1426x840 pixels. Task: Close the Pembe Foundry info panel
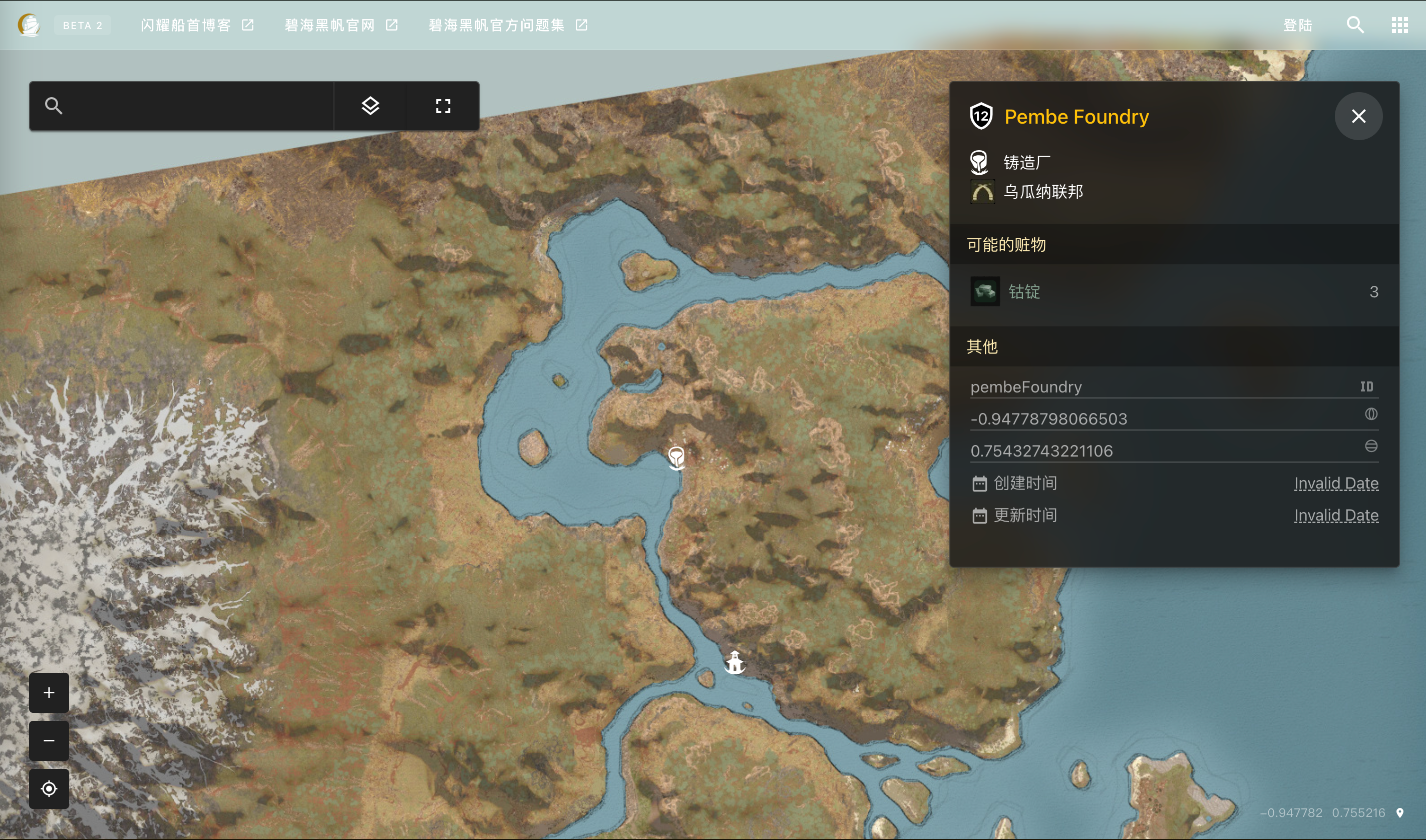(1358, 116)
